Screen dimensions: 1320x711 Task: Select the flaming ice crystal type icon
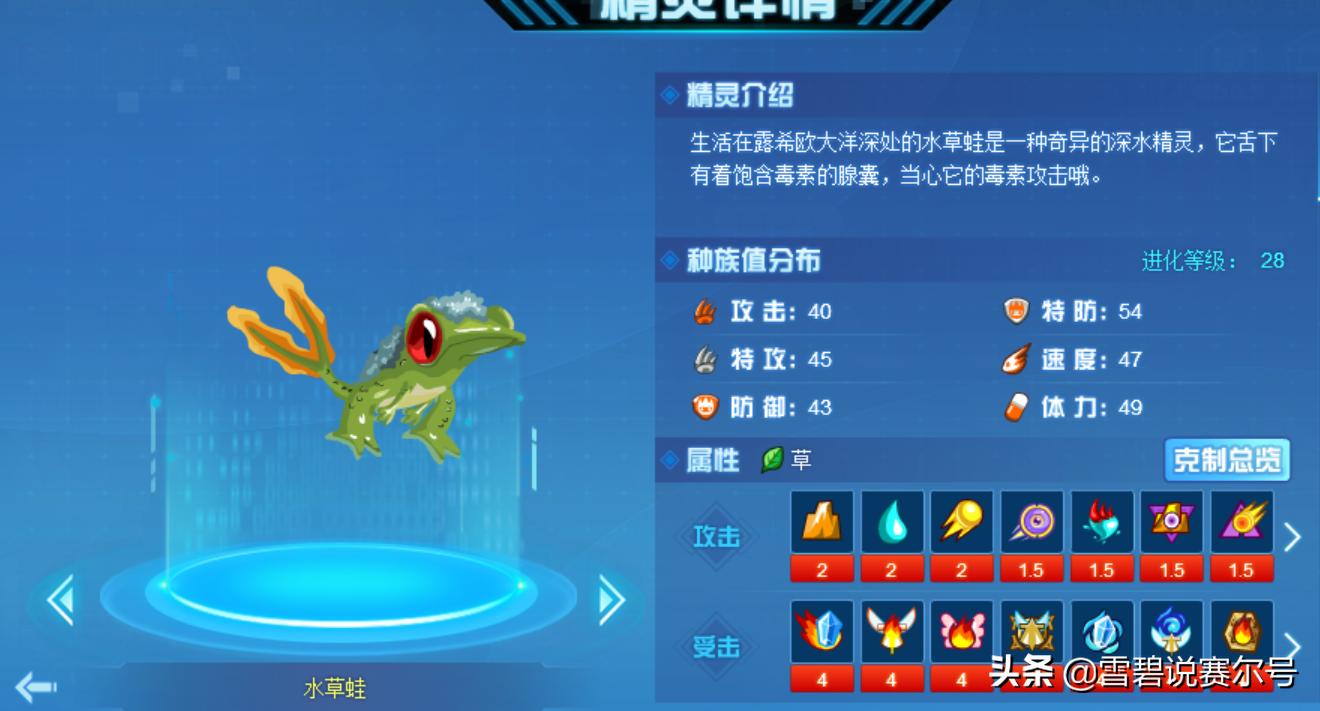pos(822,632)
